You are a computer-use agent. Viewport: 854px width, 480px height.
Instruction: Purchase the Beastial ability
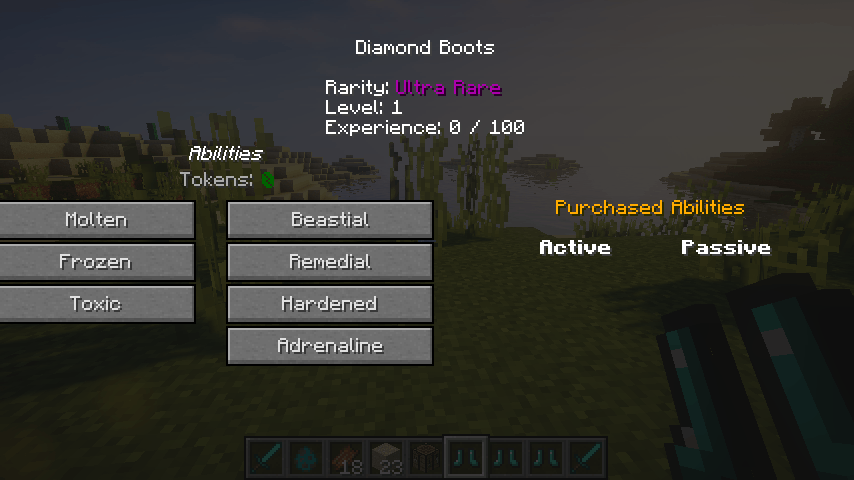[x=330, y=220]
